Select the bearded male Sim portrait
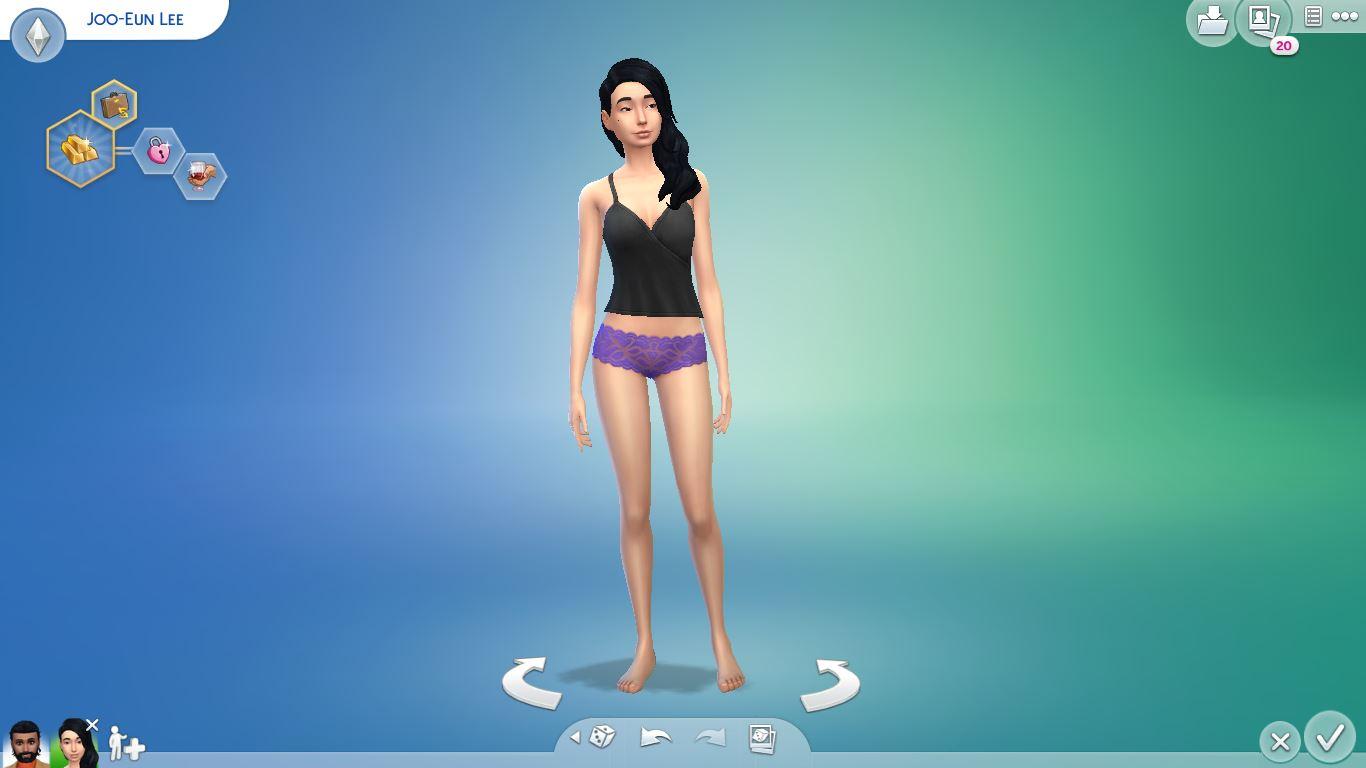 point(25,743)
